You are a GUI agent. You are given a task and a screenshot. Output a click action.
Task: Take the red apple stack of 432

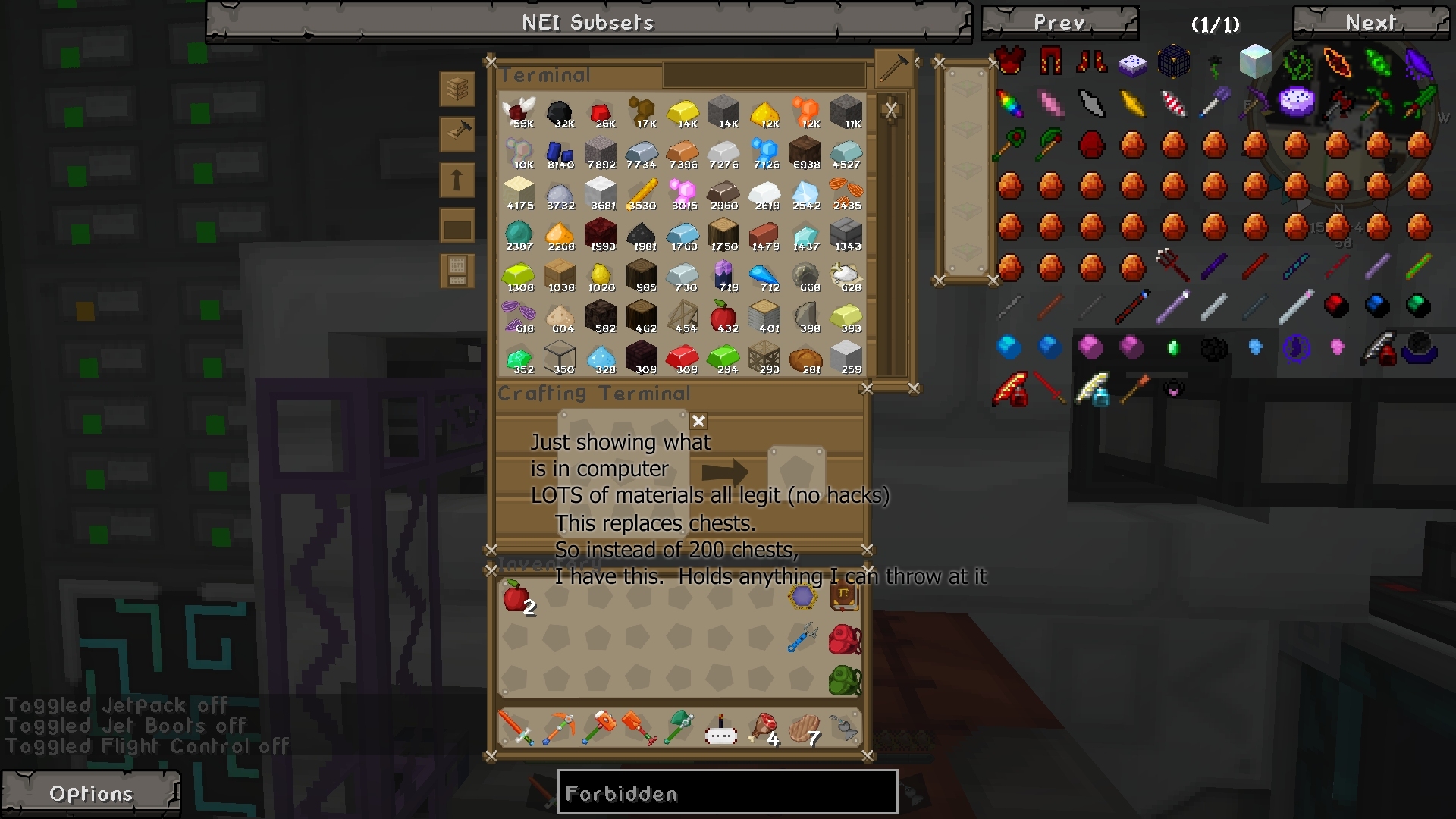(x=724, y=315)
